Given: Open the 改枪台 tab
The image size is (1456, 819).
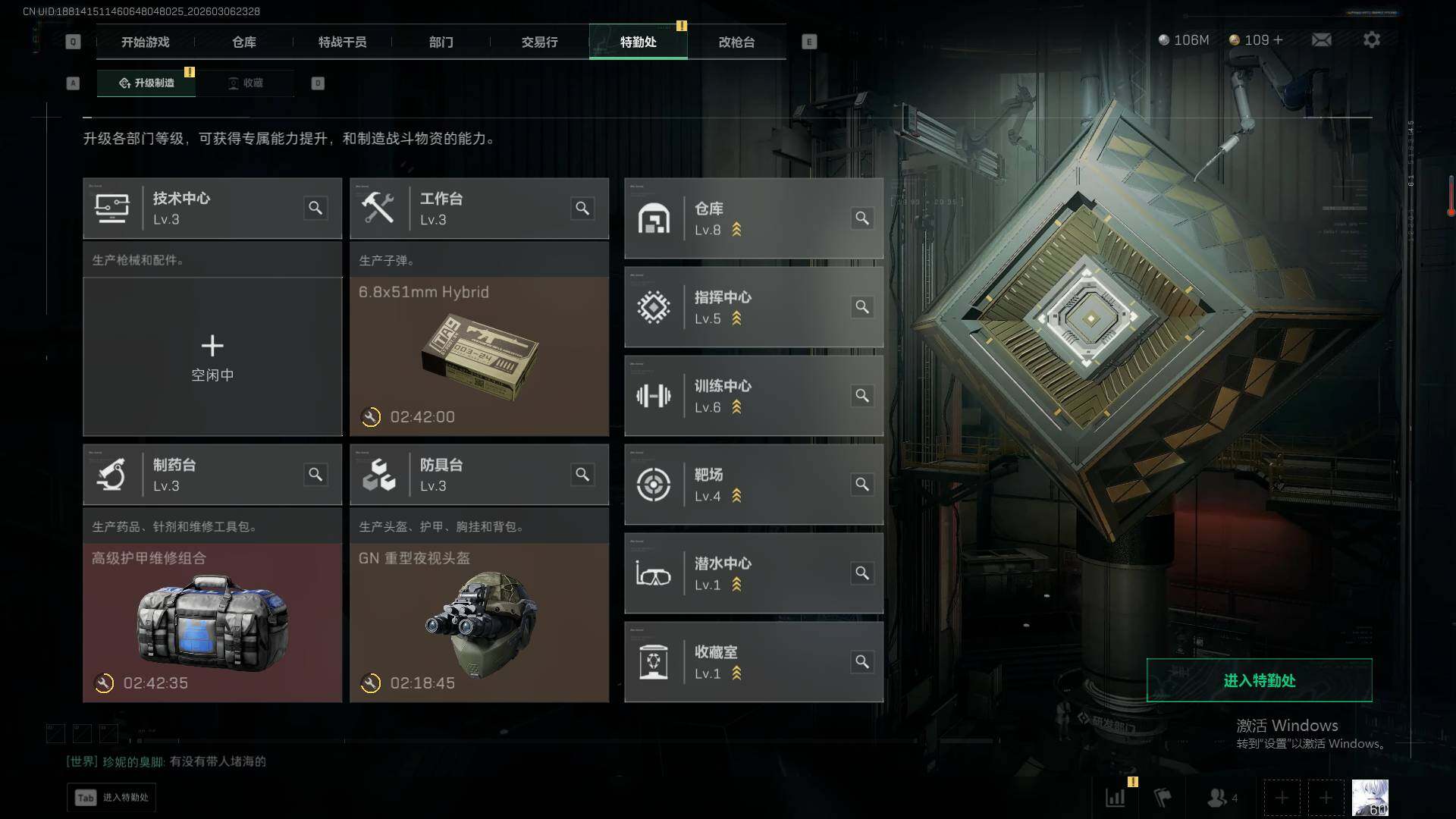Looking at the screenshot, I should (x=736, y=42).
